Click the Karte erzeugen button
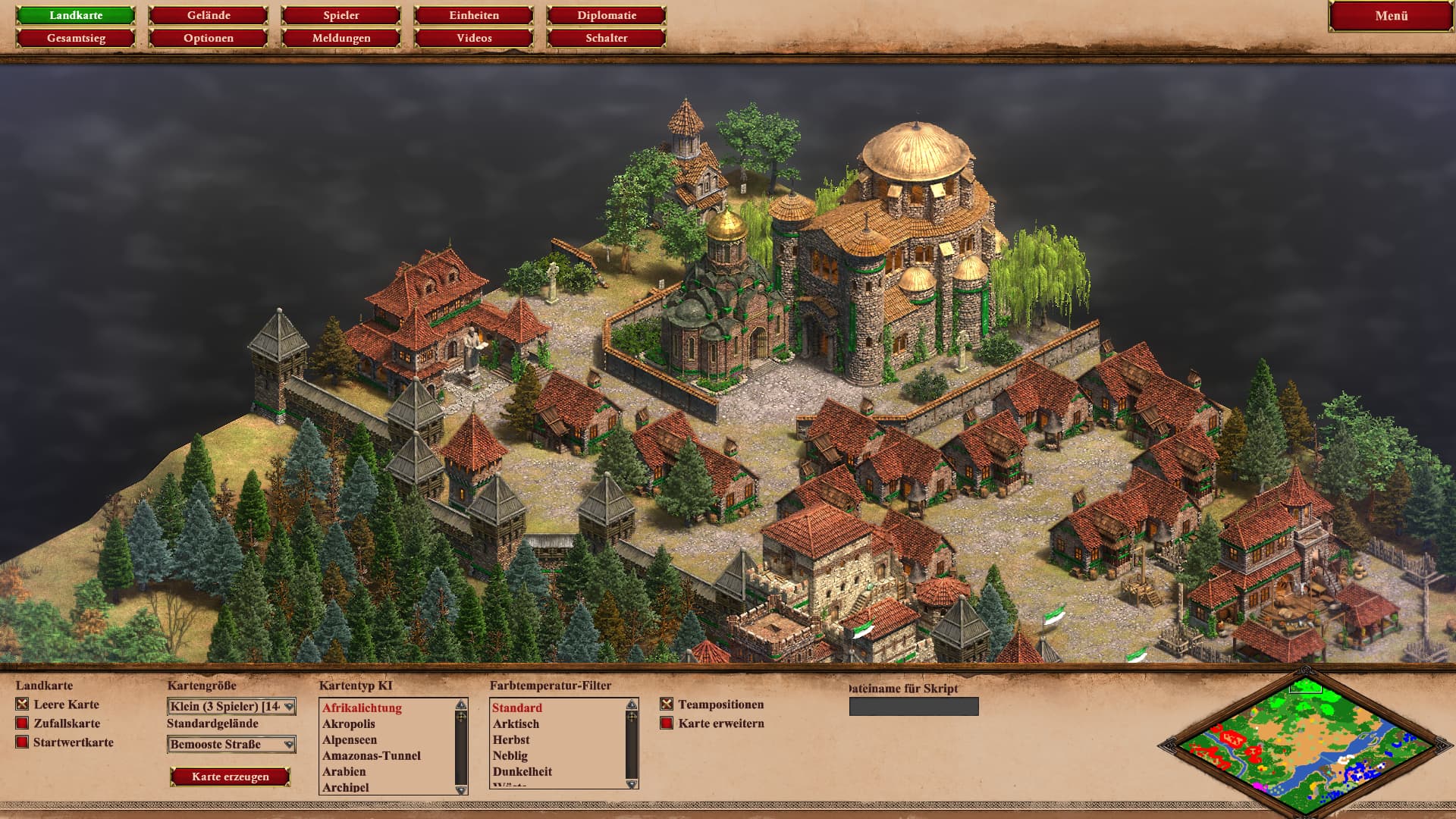1456x819 pixels. tap(231, 777)
